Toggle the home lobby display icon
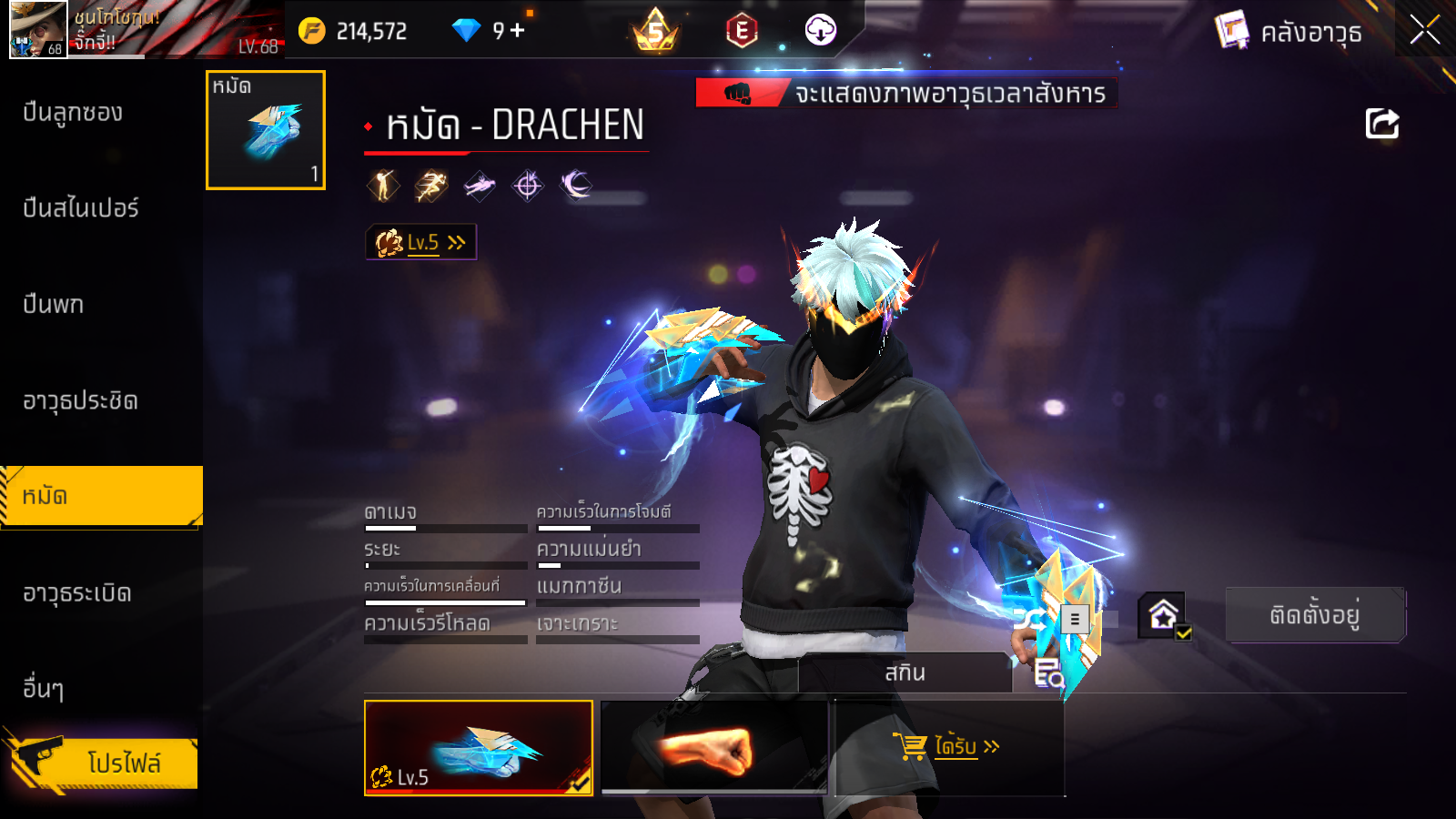This screenshot has width=1456, height=819. [x=1164, y=616]
